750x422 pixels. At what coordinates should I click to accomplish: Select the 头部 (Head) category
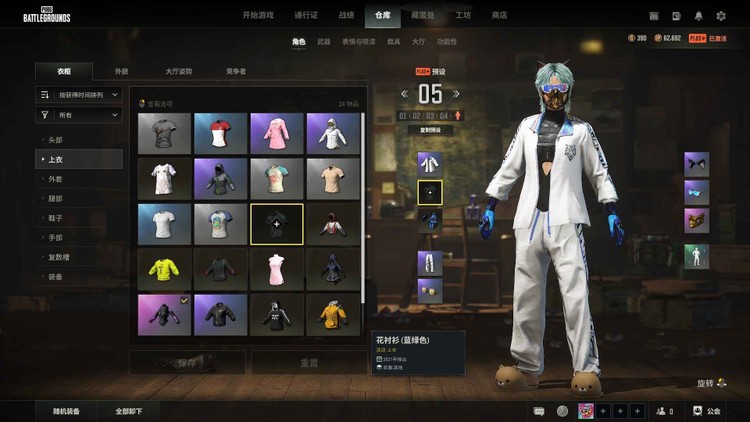click(x=56, y=140)
